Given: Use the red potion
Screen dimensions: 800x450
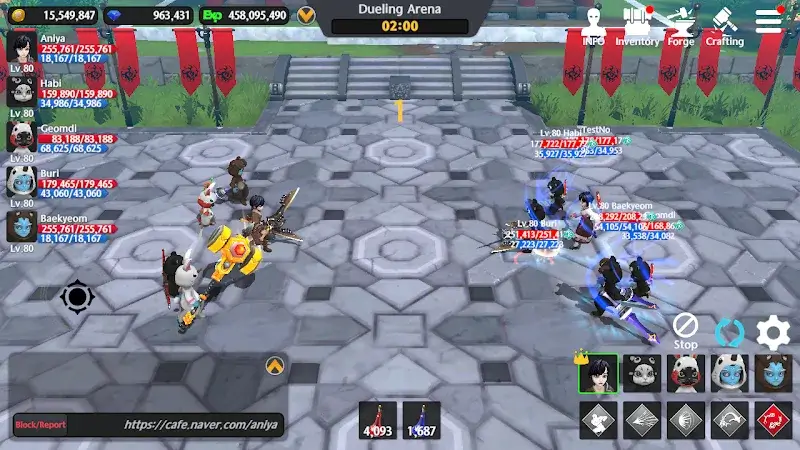Looking at the screenshot, I should coord(378,420).
